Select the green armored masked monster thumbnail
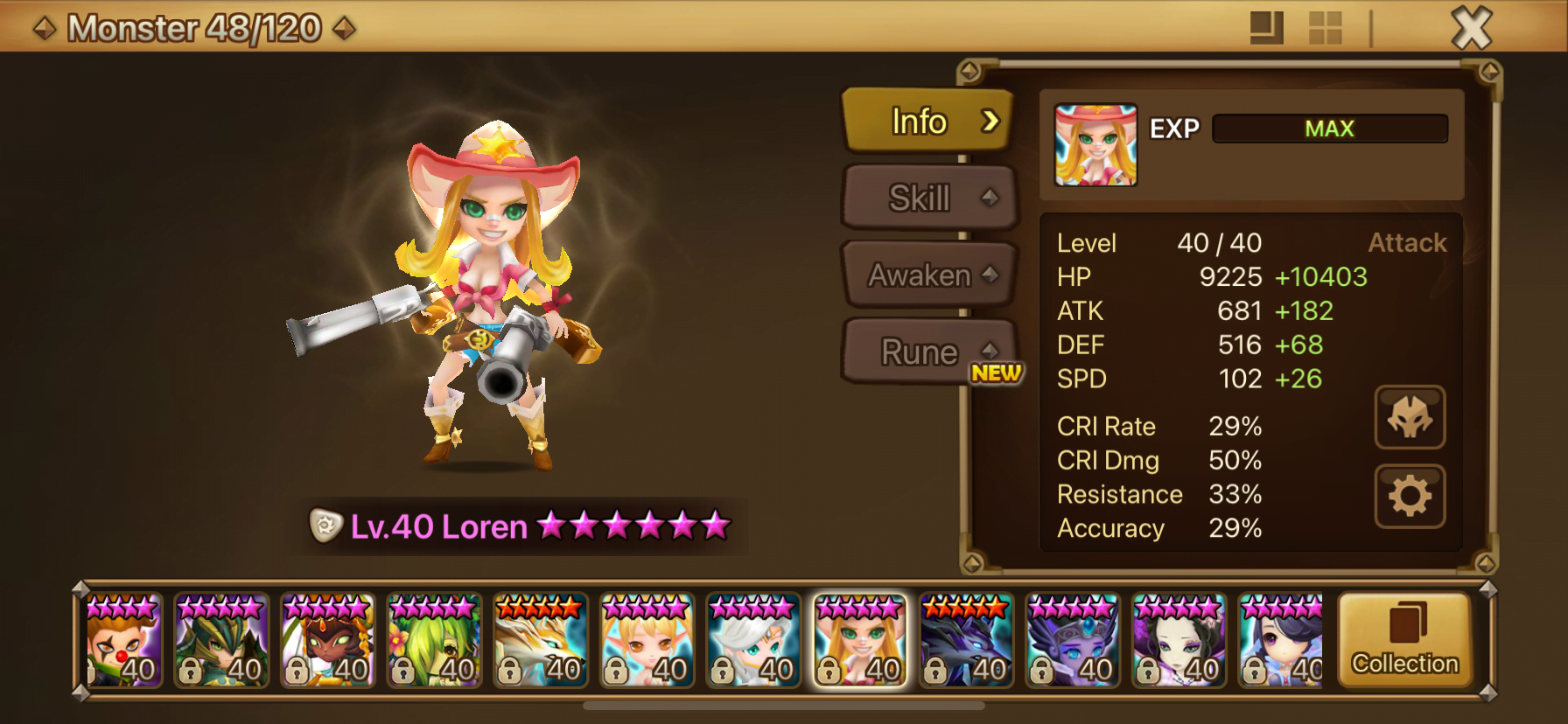 click(x=221, y=641)
